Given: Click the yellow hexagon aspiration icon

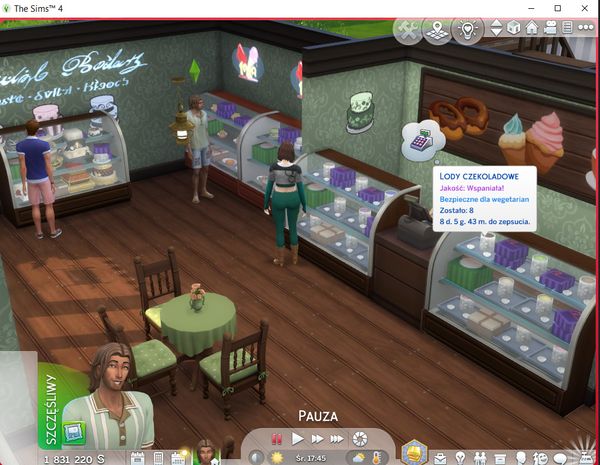Looking at the screenshot, I should pos(415,455).
